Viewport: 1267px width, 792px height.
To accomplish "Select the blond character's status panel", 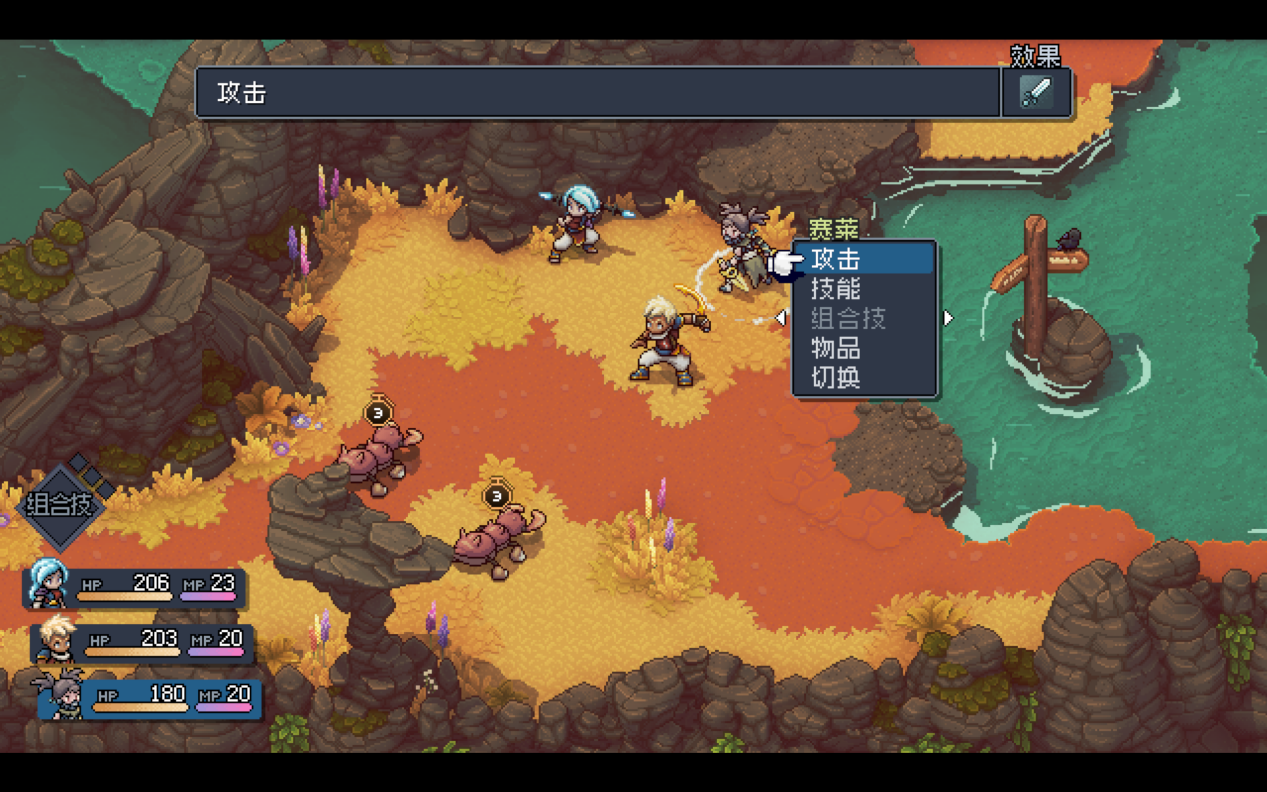I will (x=142, y=642).
